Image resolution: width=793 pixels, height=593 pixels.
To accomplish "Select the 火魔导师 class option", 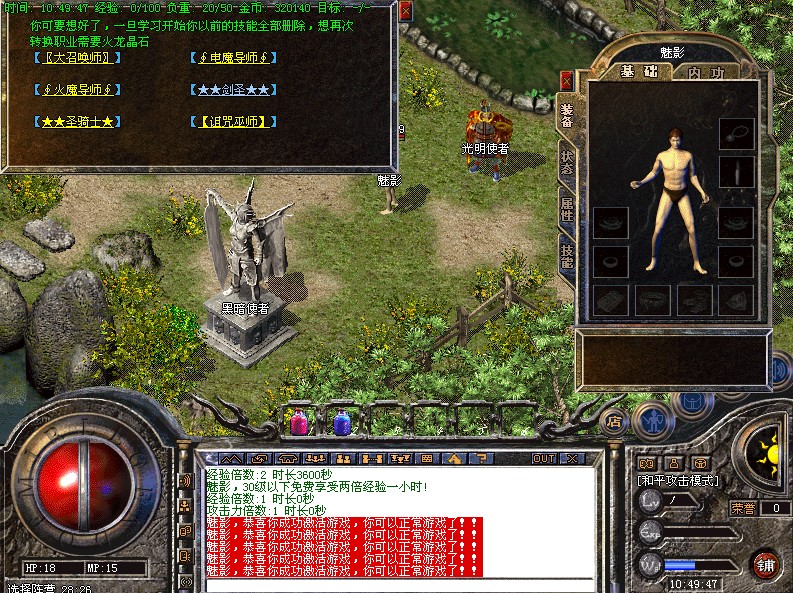I will pos(77,90).
